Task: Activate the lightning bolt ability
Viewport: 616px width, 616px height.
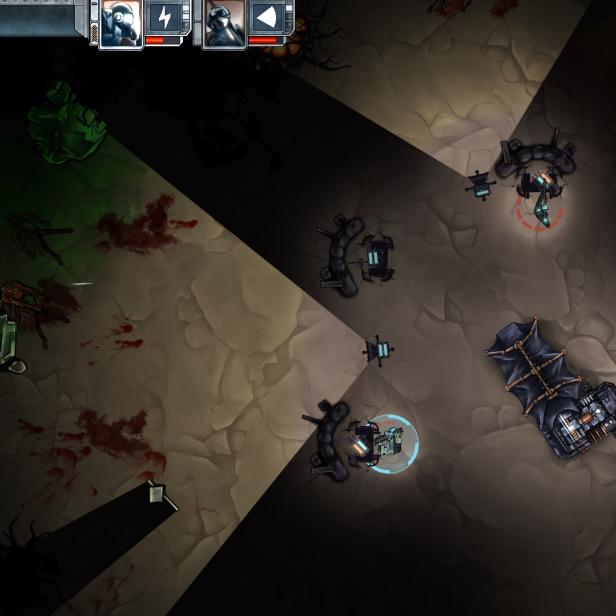Action: [x=164, y=19]
